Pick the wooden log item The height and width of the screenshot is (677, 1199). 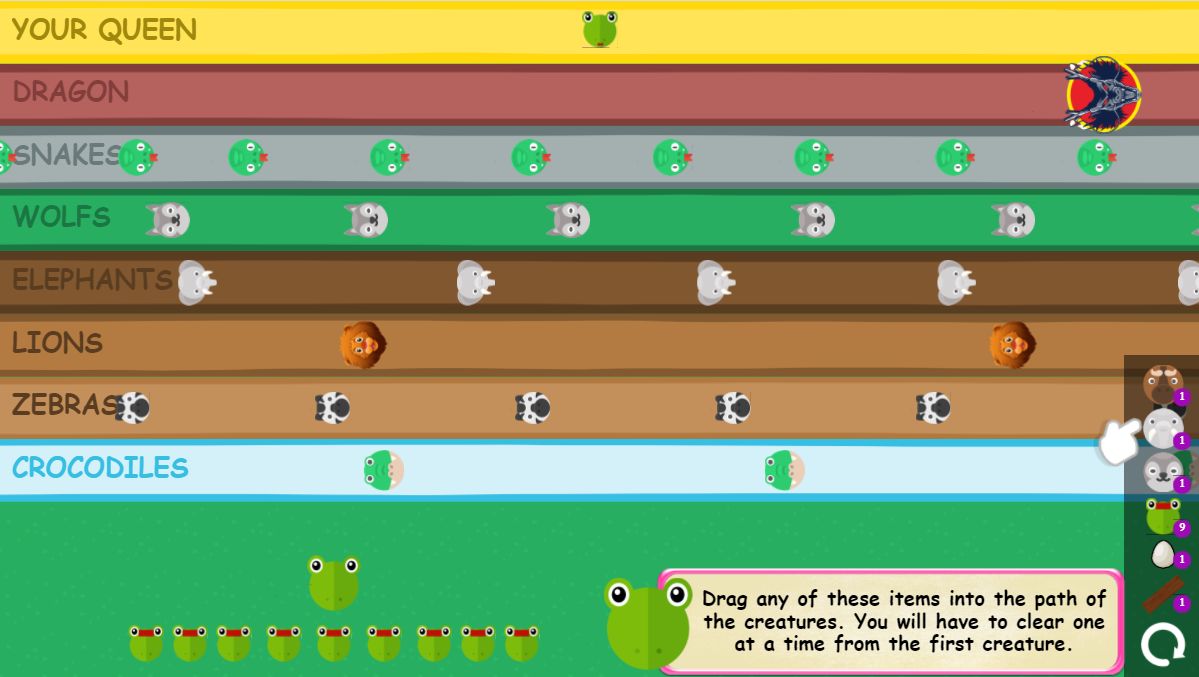[x=1162, y=596]
